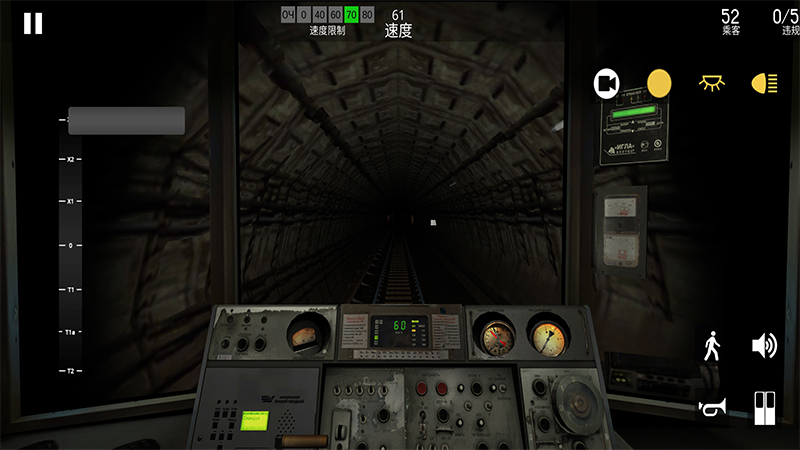Screen dimensions: 800x450
Task: Sound the train horn
Action: tap(712, 407)
